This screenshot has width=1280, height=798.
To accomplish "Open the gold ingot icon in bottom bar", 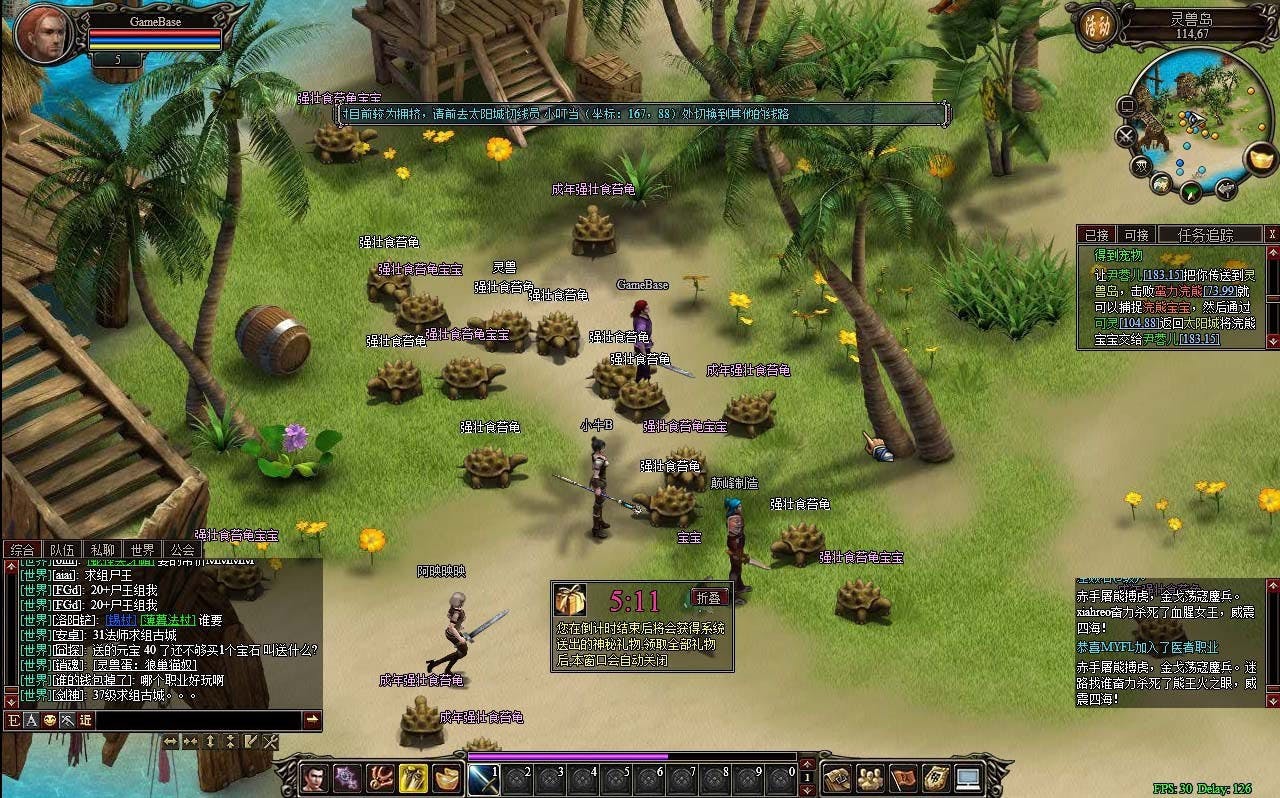I will (447, 778).
